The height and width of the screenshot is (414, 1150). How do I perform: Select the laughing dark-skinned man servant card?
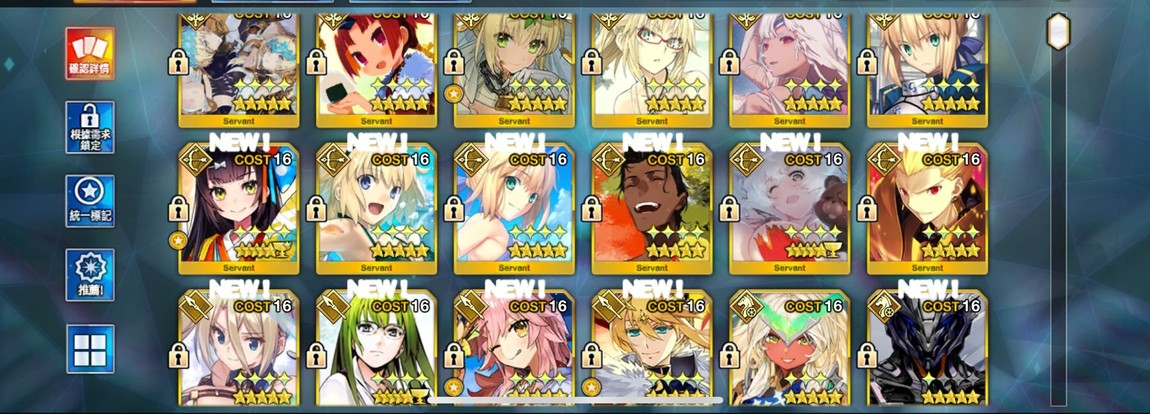coord(651,209)
